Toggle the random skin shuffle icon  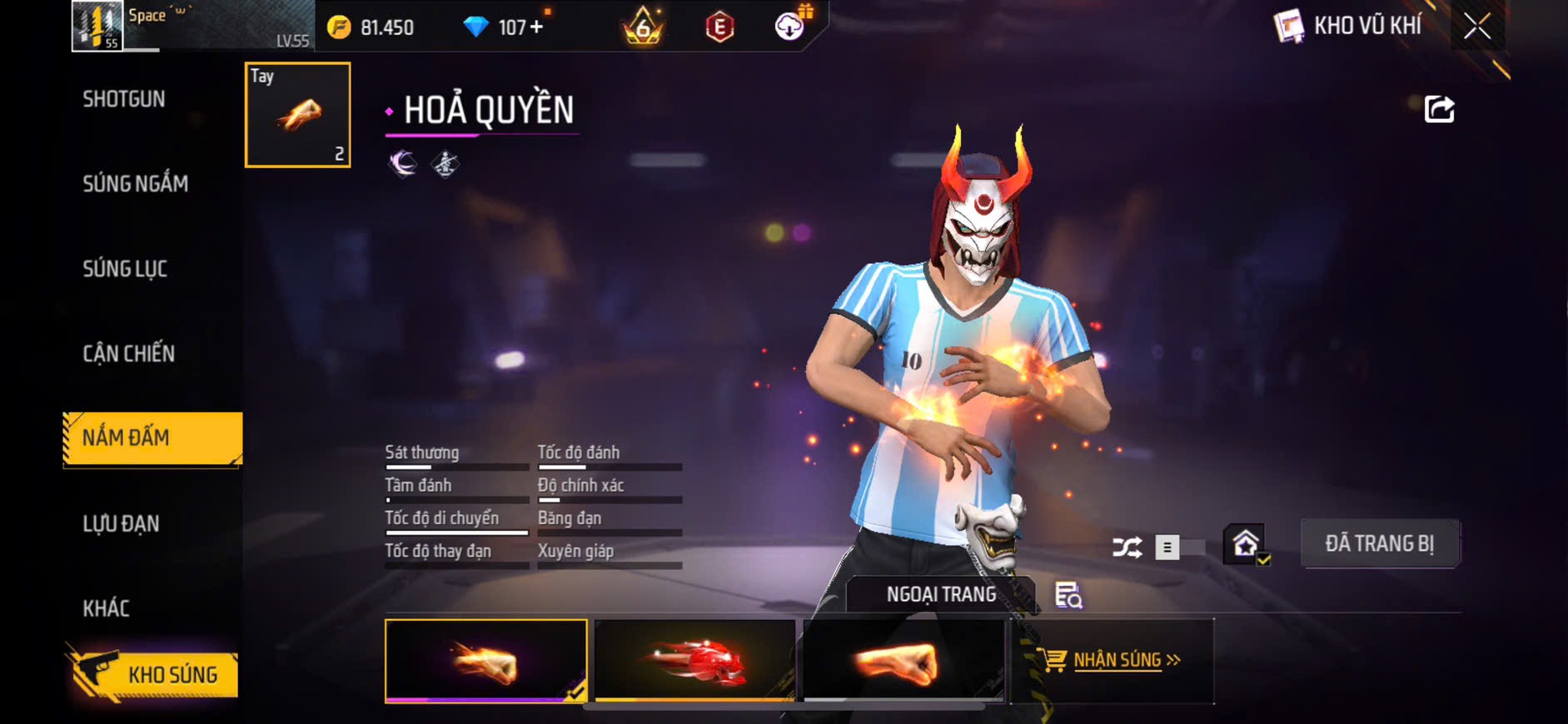1127,548
